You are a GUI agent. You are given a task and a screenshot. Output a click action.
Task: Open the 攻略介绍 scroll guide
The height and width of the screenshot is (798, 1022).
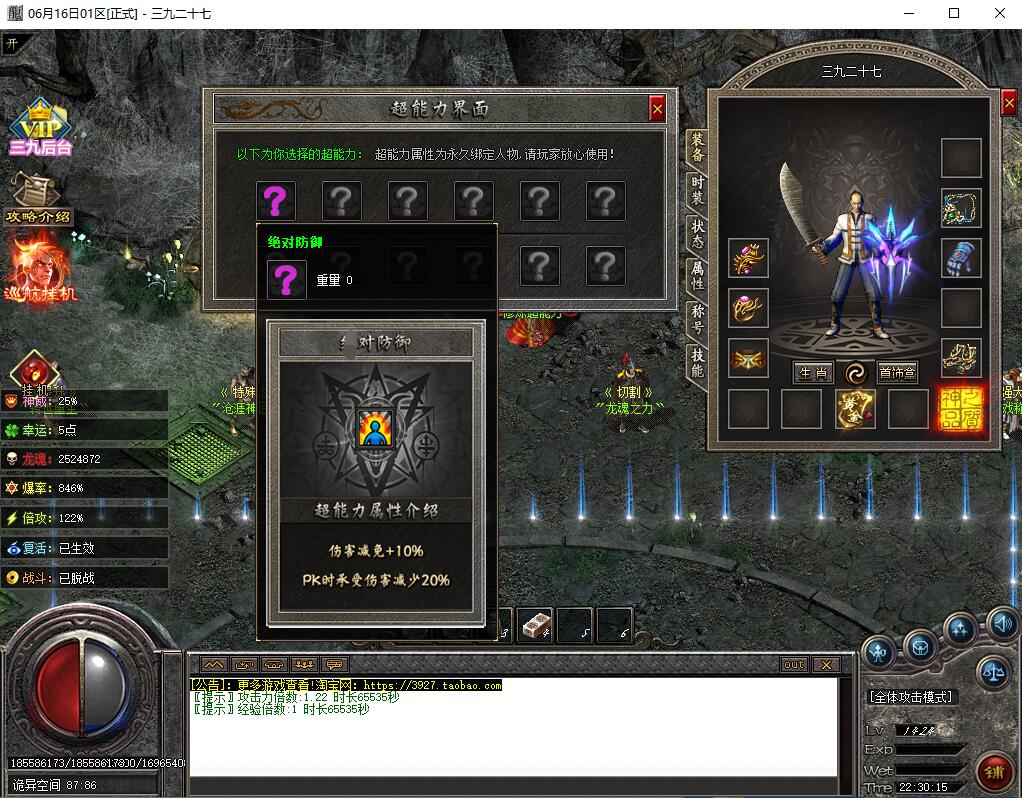(x=38, y=200)
